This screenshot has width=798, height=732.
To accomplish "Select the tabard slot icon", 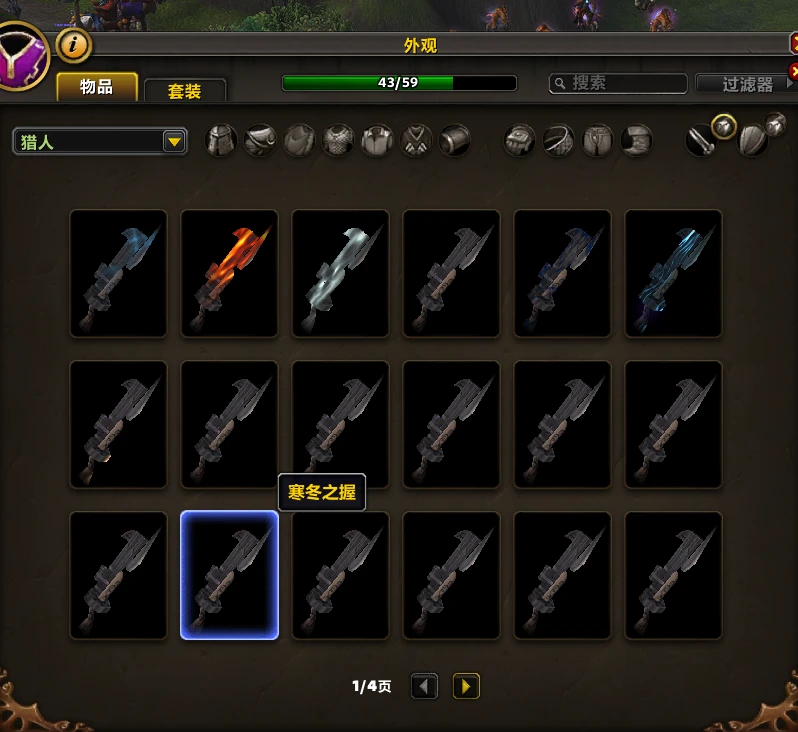I will coord(416,141).
